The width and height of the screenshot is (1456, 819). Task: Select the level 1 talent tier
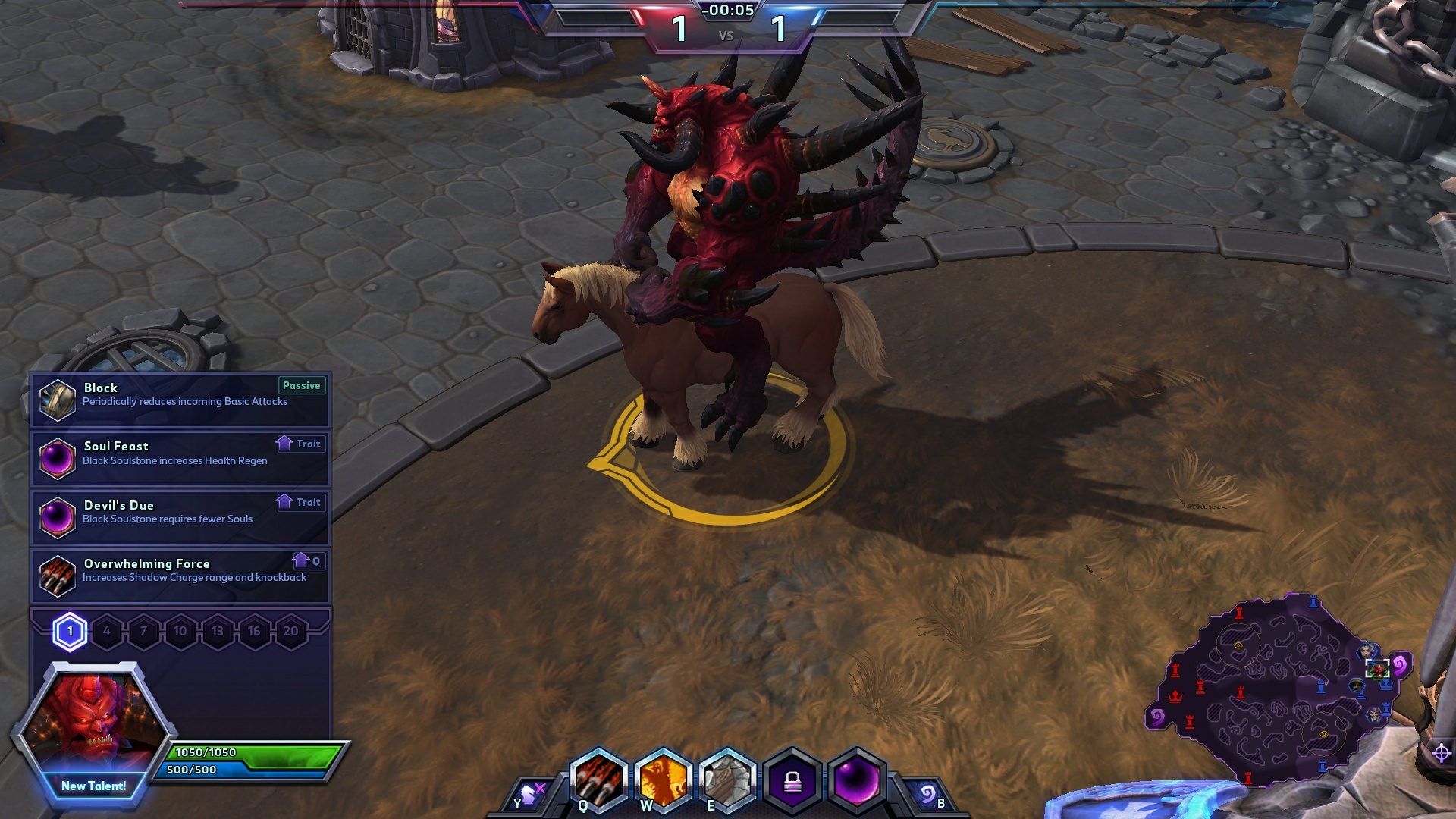(70, 632)
